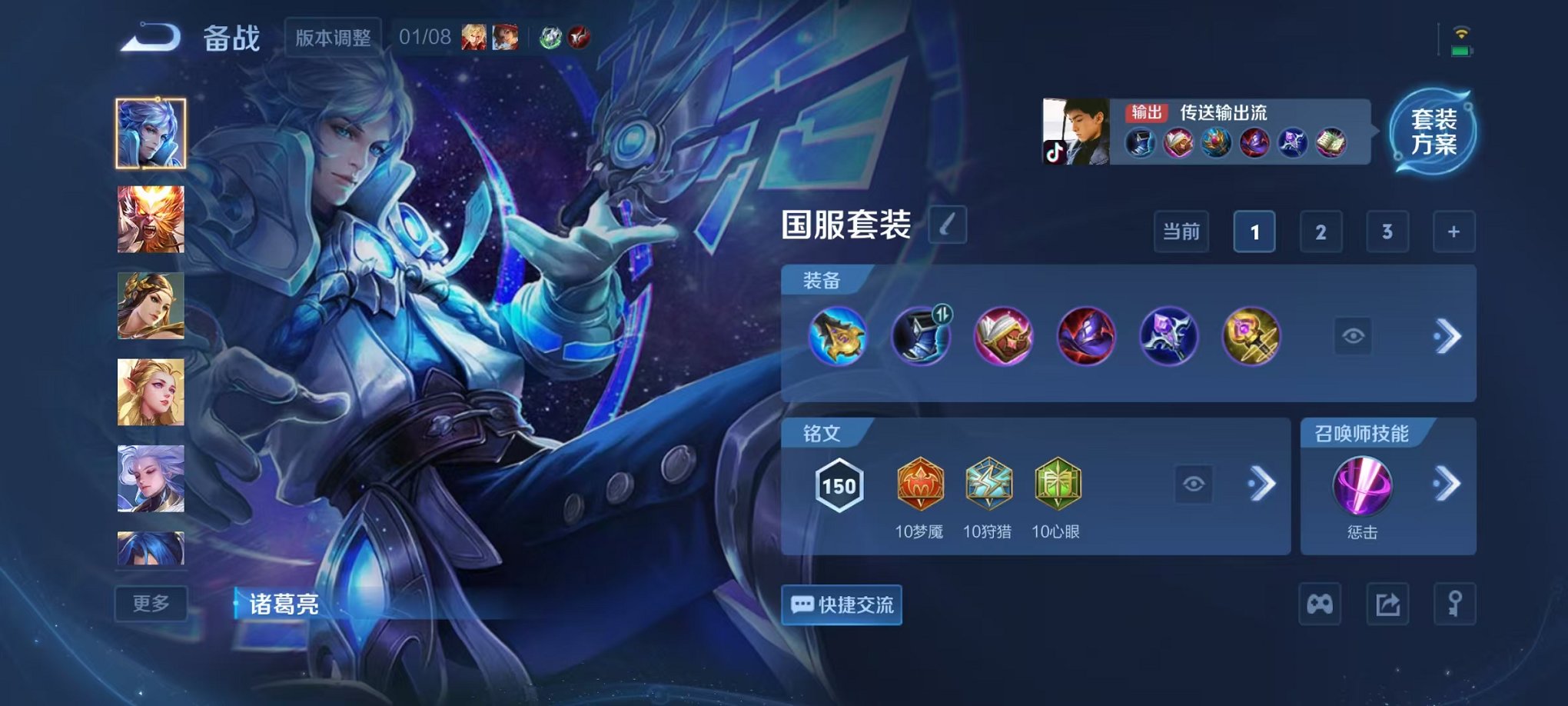The width and height of the screenshot is (1568, 706).
Task: Open the first equipment item in the 装备 row
Action: coord(839,336)
